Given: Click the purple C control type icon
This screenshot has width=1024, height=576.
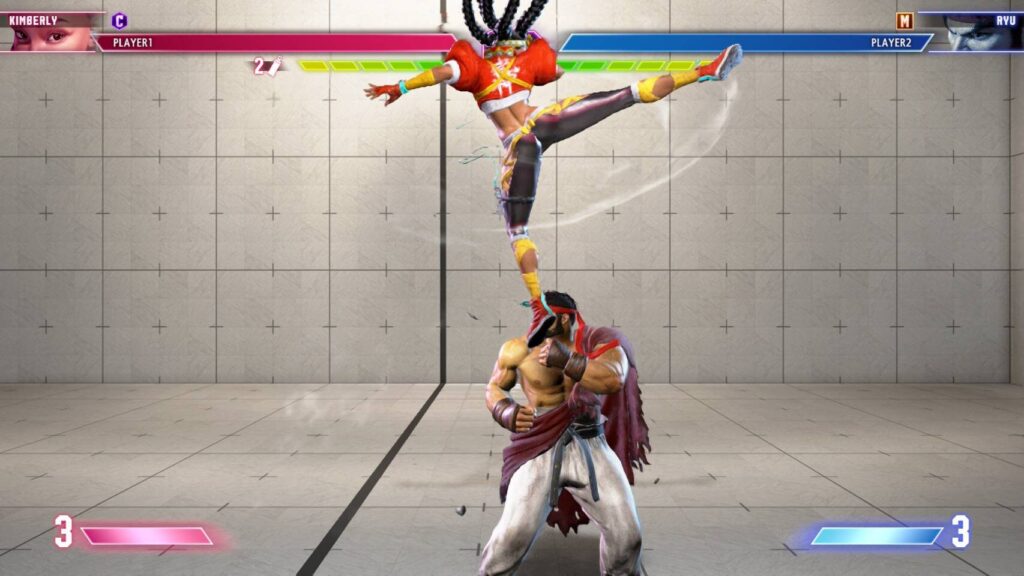Looking at the screenshot, I should pos(120,20).
